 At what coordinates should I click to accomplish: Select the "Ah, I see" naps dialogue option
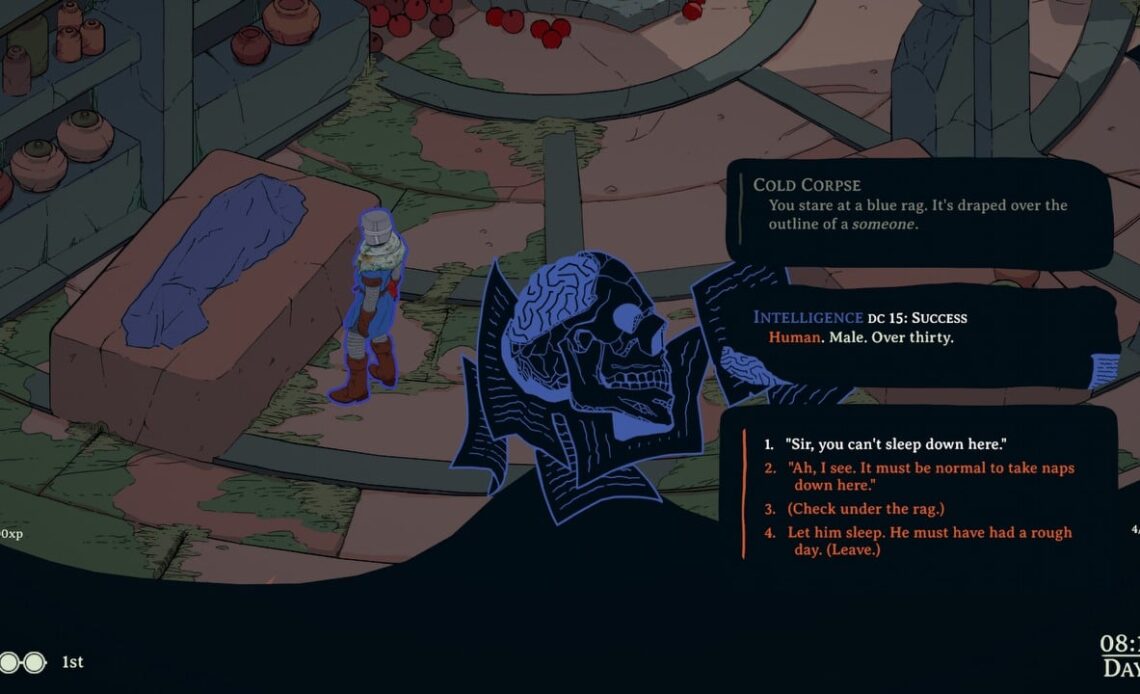(x=930, y=476)
